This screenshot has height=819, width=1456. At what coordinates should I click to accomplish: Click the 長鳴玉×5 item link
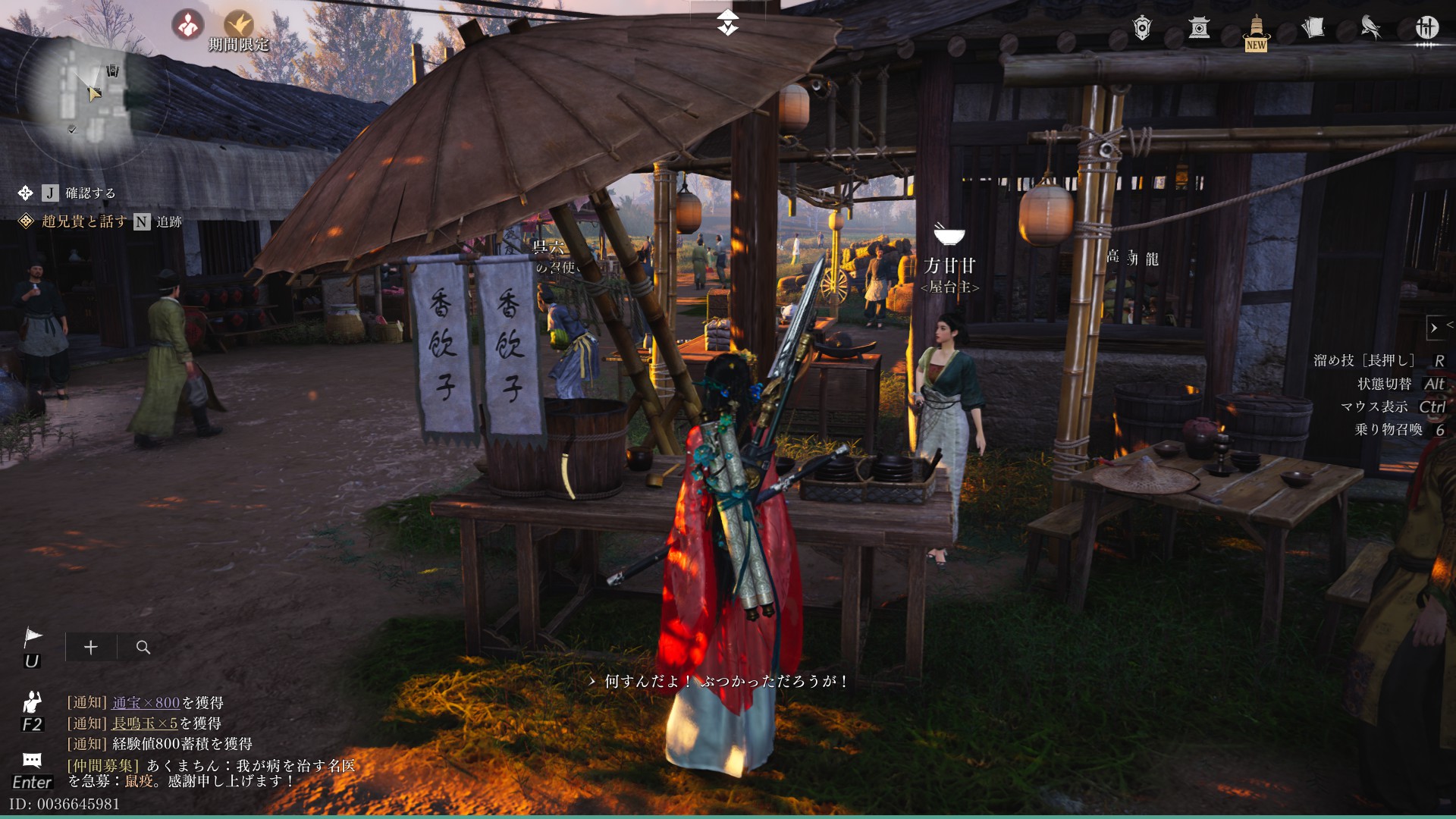point(145,723)
